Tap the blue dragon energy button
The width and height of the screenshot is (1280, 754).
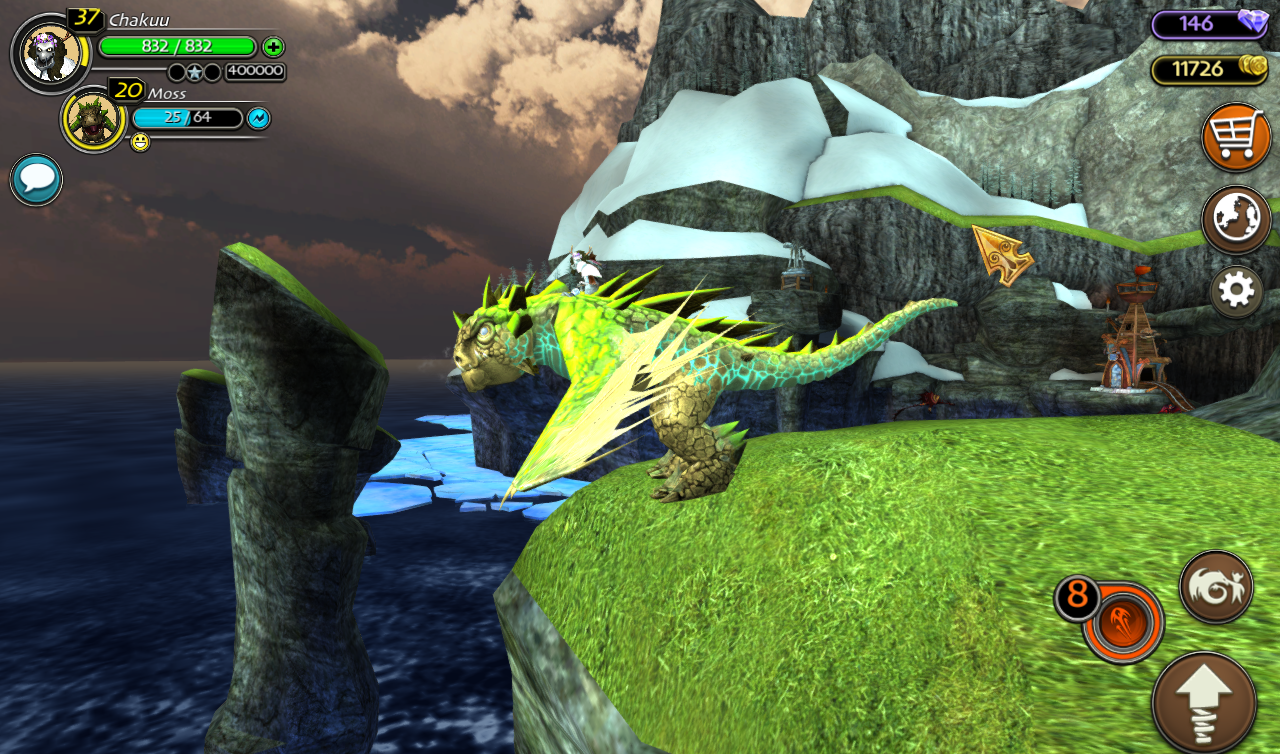(258, 118)
